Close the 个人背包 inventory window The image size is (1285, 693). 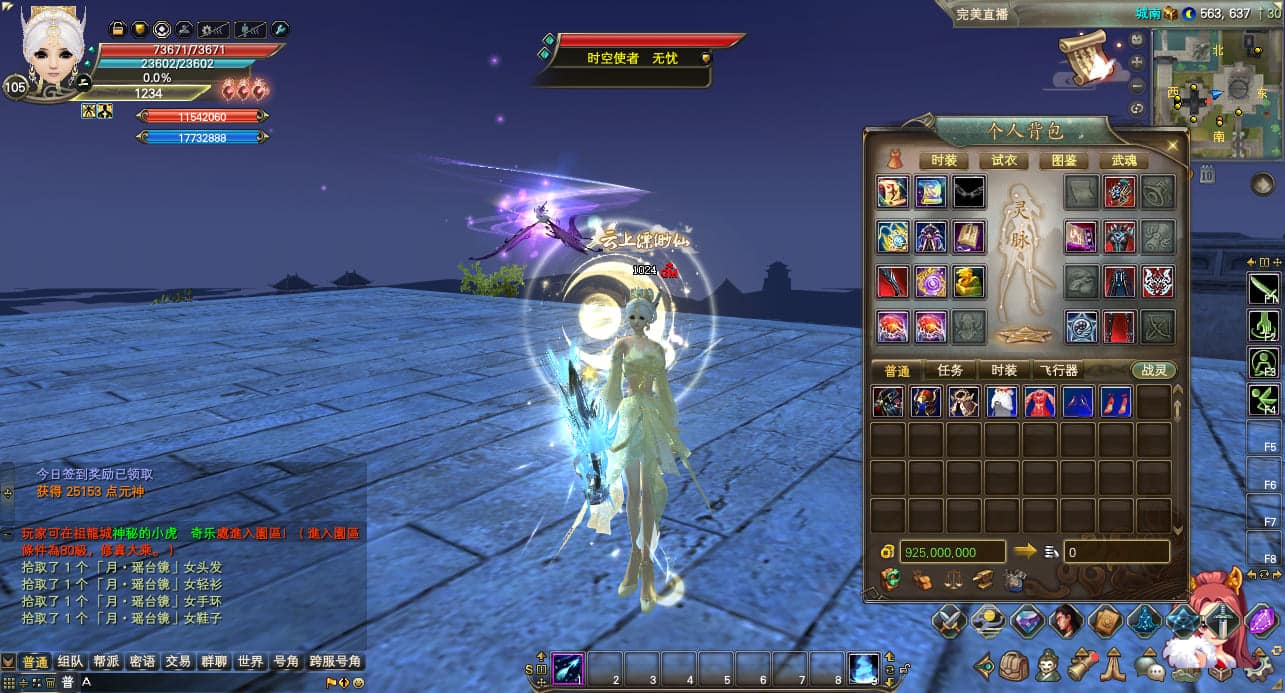1172,145
